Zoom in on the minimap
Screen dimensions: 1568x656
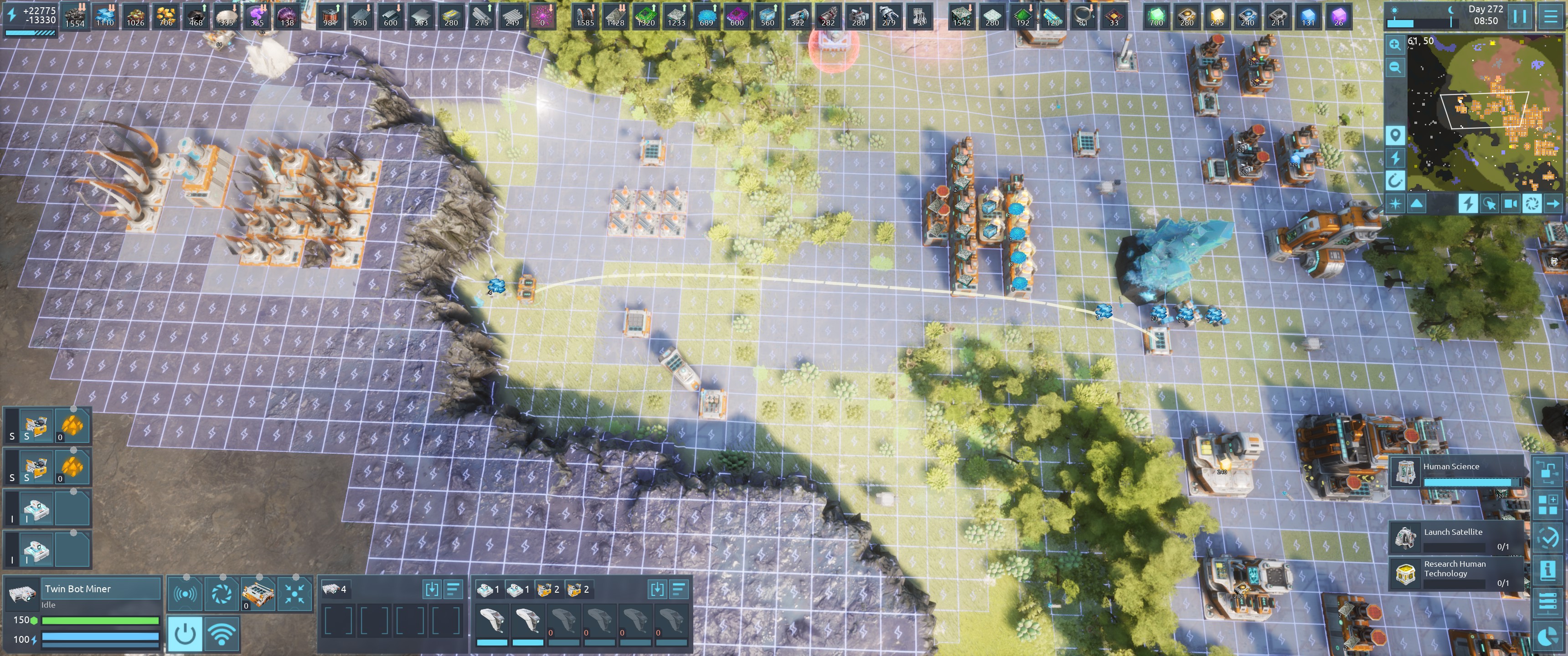tap(1395, 45)
